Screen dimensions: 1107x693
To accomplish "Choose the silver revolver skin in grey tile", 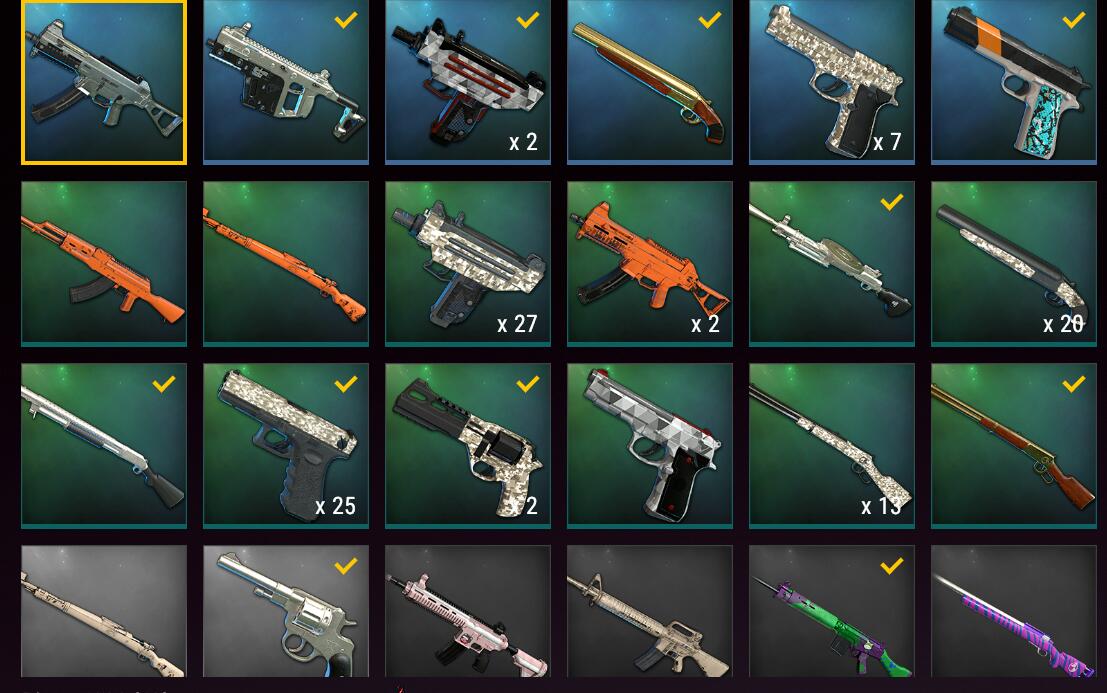I will 286,612.
